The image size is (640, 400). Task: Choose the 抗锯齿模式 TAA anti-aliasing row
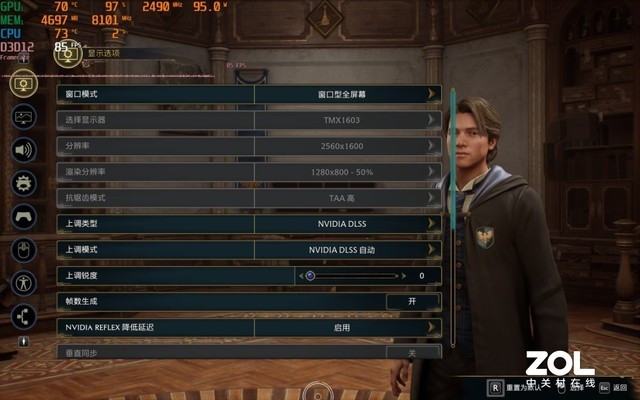pos(340,198)
